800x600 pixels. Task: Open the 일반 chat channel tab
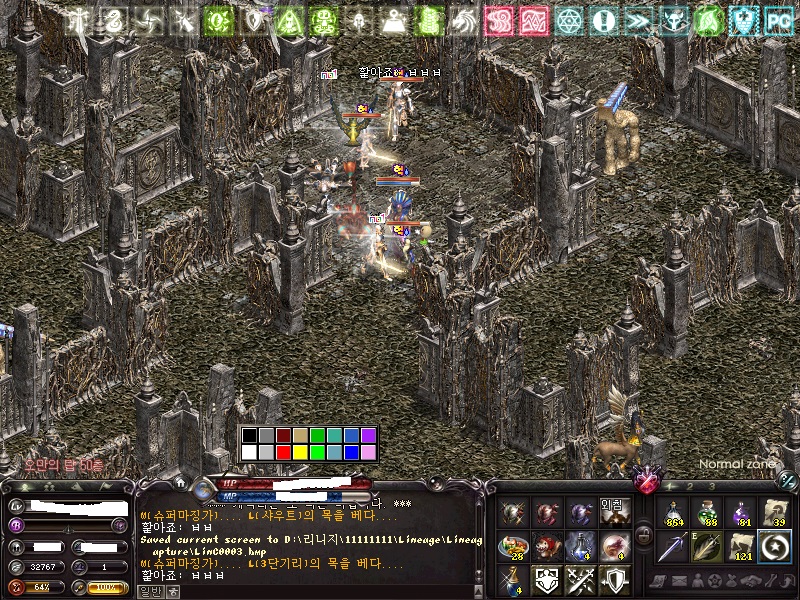coord(151,591)
